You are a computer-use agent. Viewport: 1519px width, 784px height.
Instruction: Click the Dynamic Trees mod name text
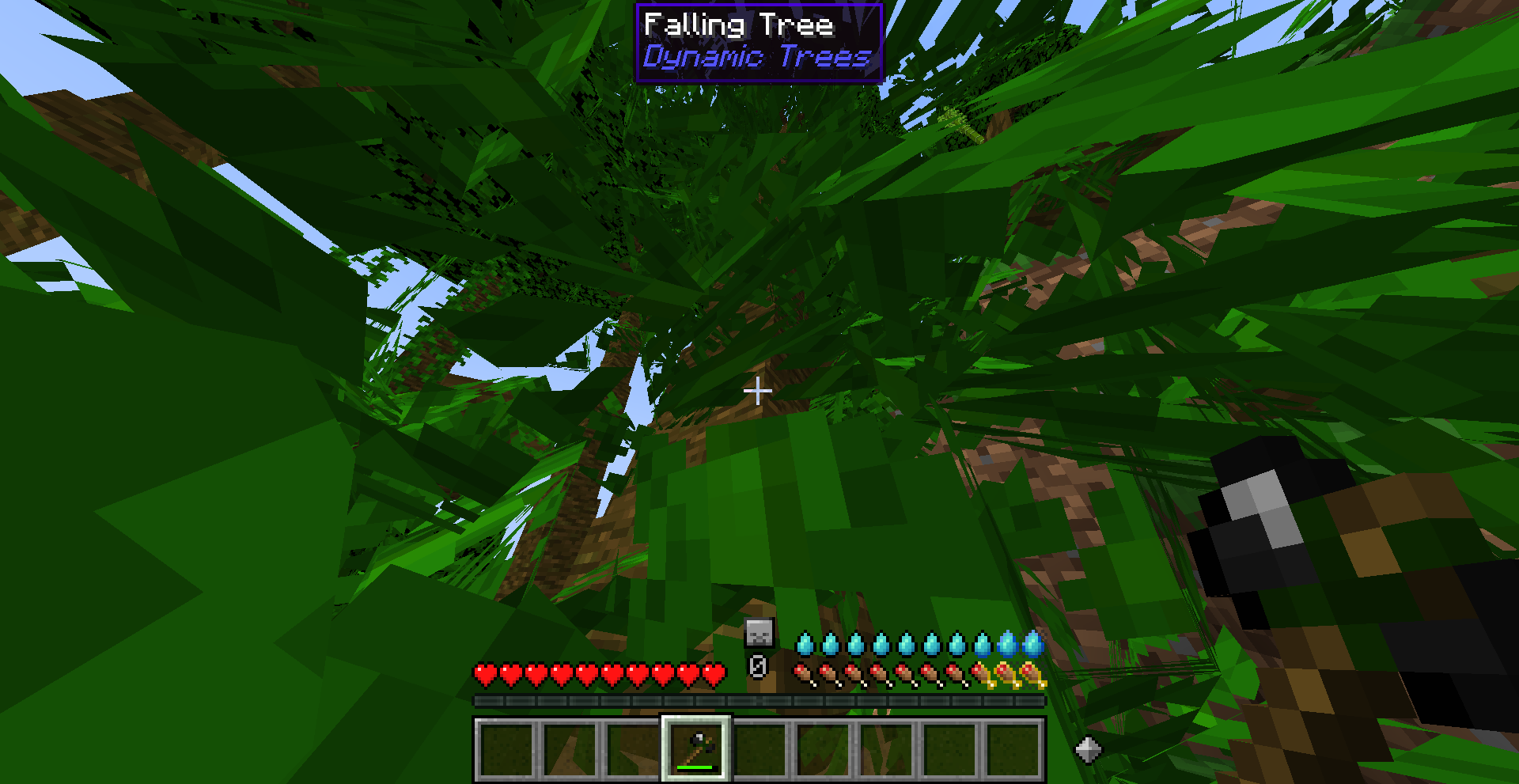(756, 57)
